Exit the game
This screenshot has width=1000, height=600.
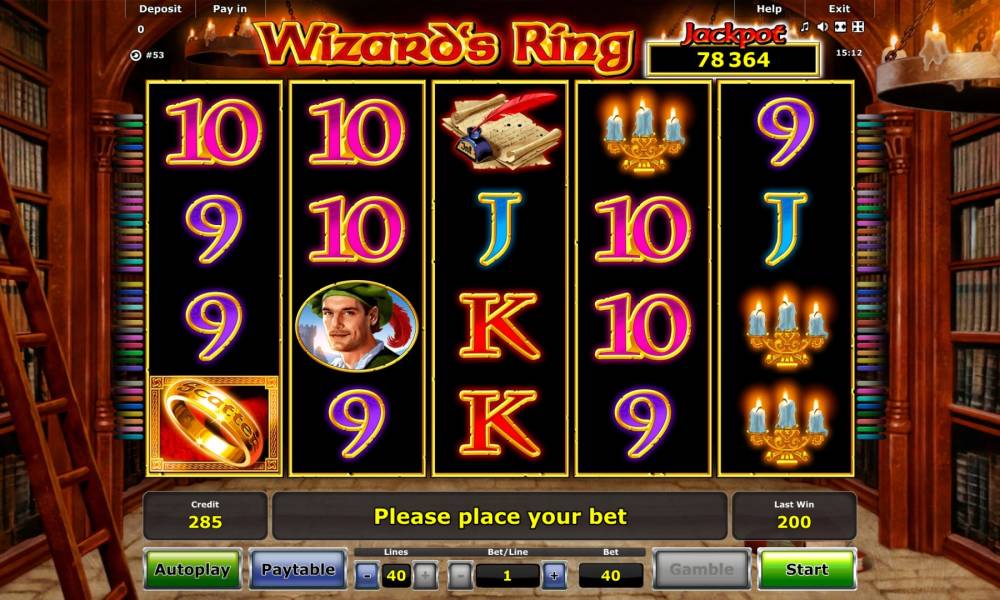tap(839, 9)
